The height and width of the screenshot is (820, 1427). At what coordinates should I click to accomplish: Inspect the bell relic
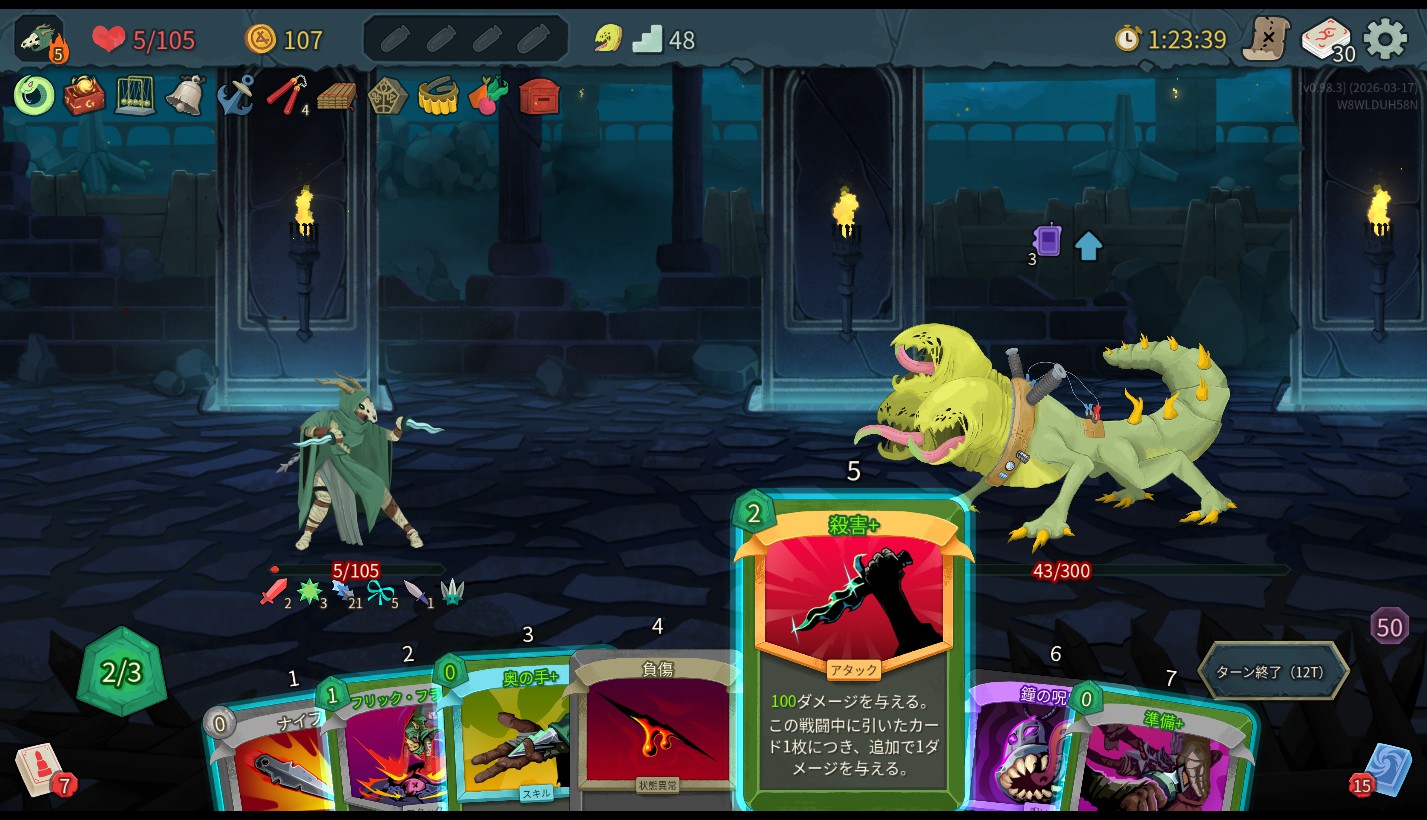[185, 96]
